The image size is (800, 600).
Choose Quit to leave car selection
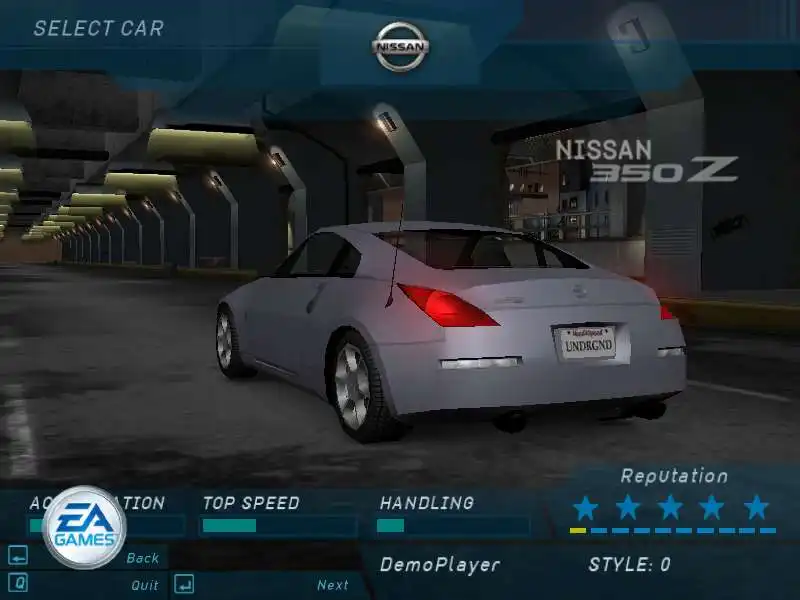(144, 585)
